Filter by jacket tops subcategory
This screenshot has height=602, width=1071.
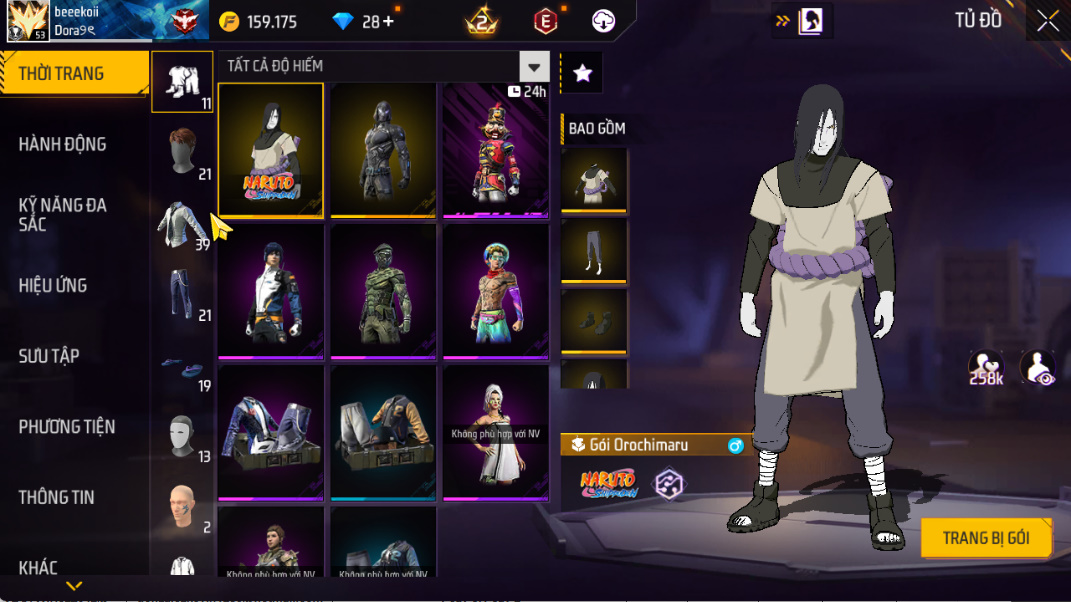[182, 224]
